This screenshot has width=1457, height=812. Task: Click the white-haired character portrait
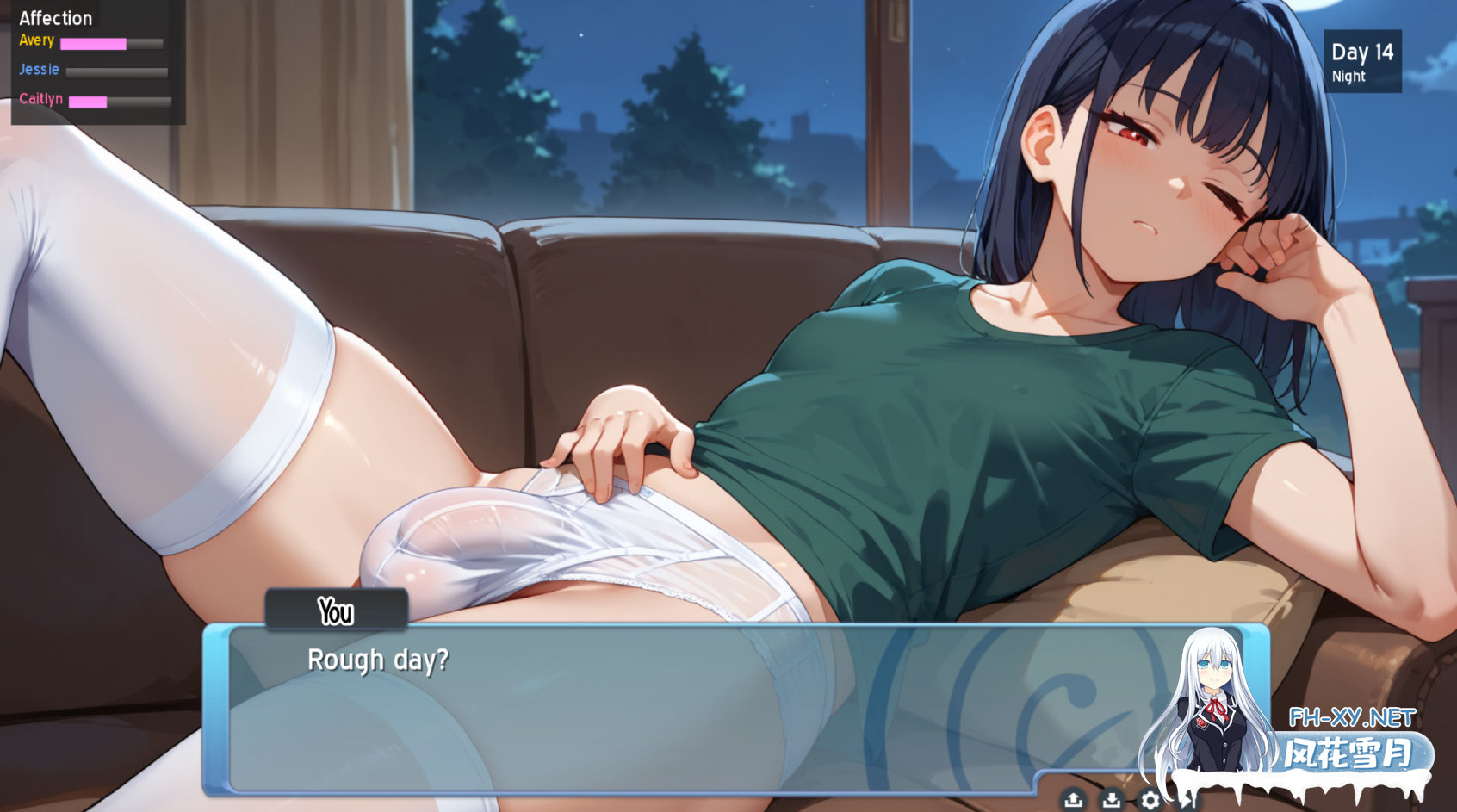[x=1214, y=697]
